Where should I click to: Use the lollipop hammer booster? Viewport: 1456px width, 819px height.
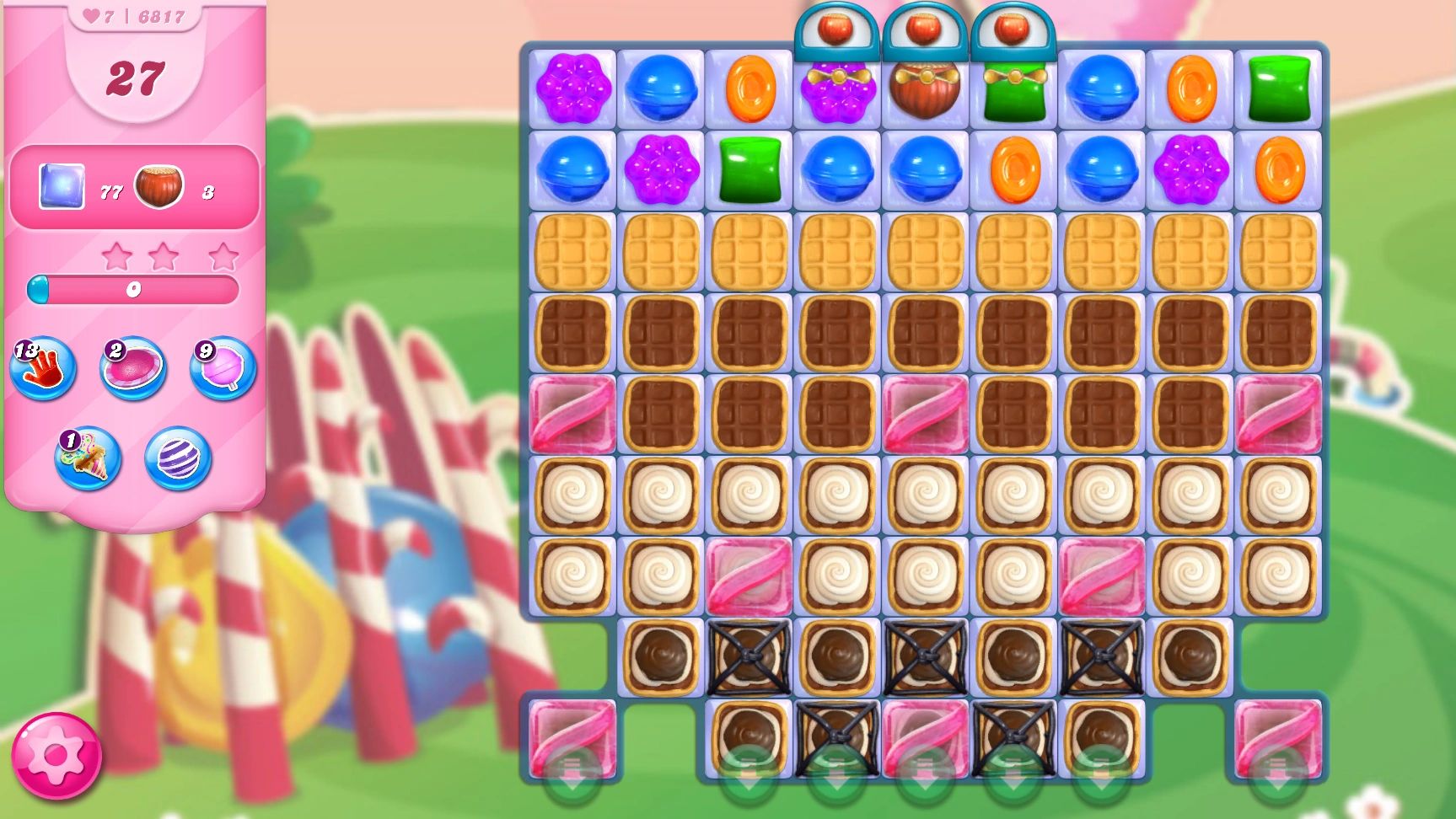pos(223,368)
